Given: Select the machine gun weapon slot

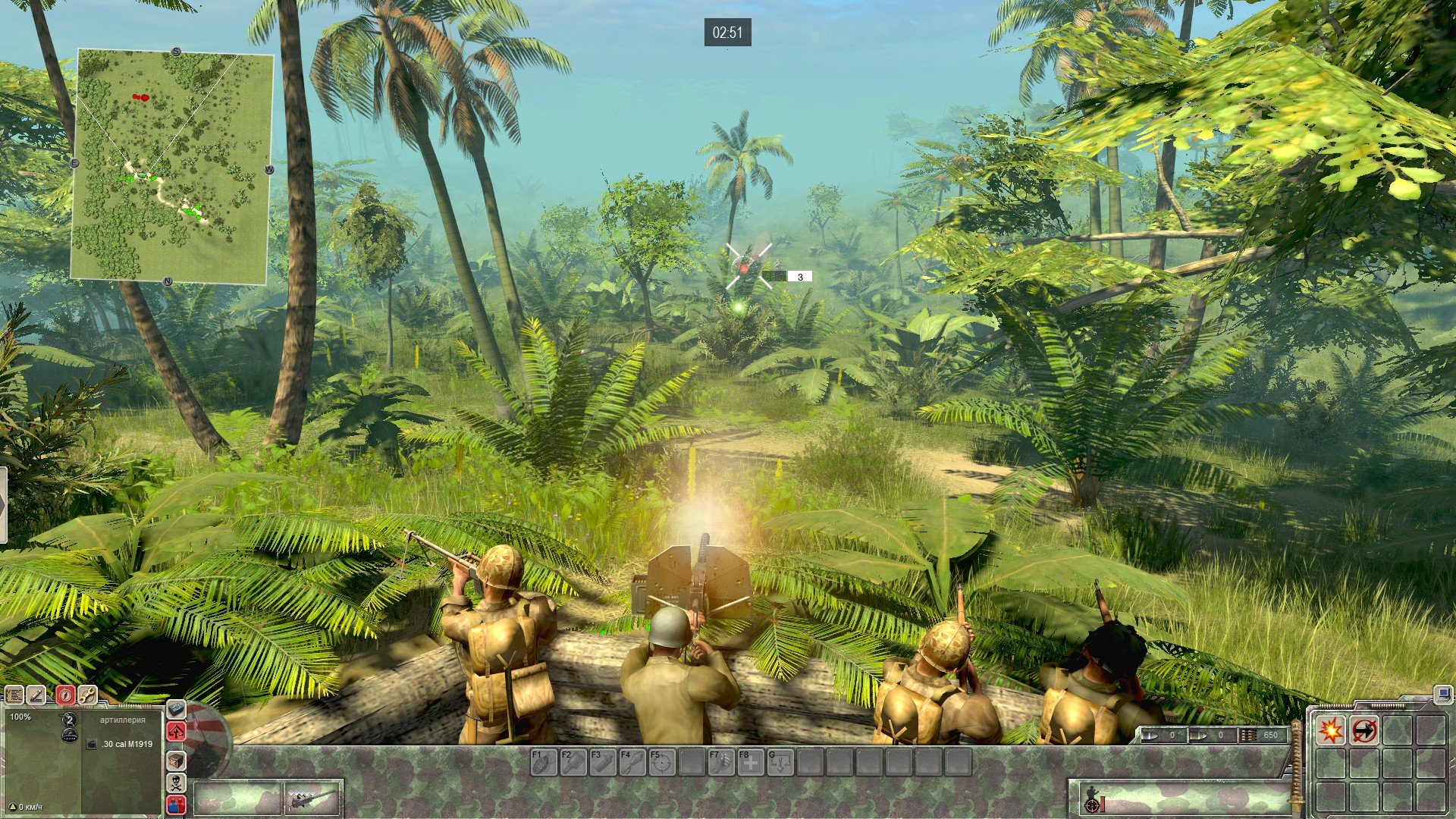Looking at the screenshot, I should [313, 799].
